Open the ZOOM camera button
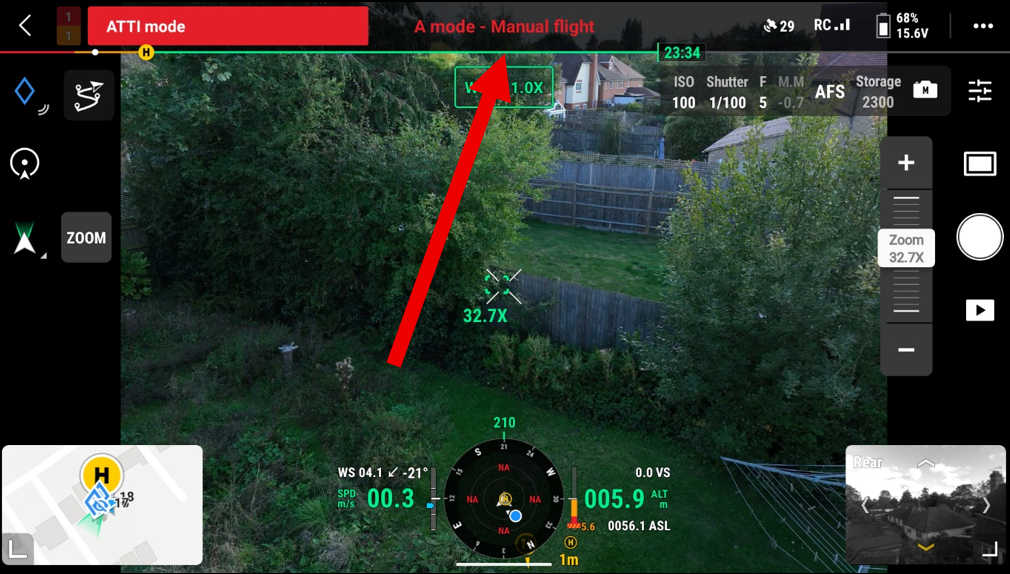This screenshot has width=1010, height=574. [86, 238]
